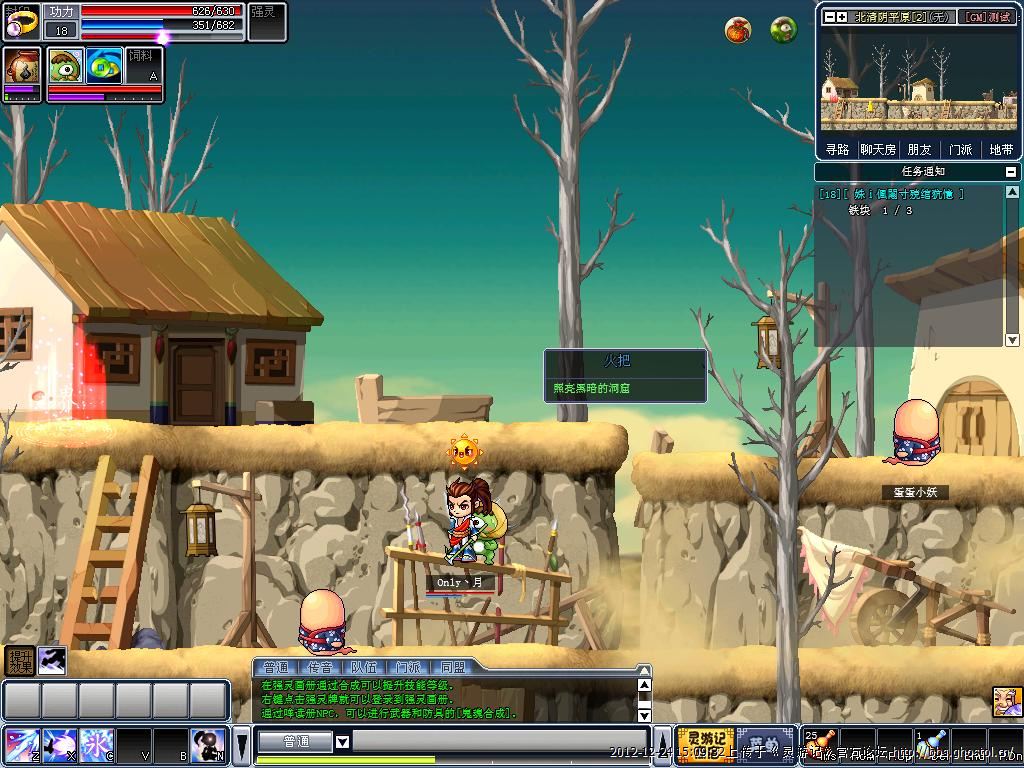This screenshot has height=768, width=1024.
Task: Open the 门派 sect panel
Action: point(960,149)
